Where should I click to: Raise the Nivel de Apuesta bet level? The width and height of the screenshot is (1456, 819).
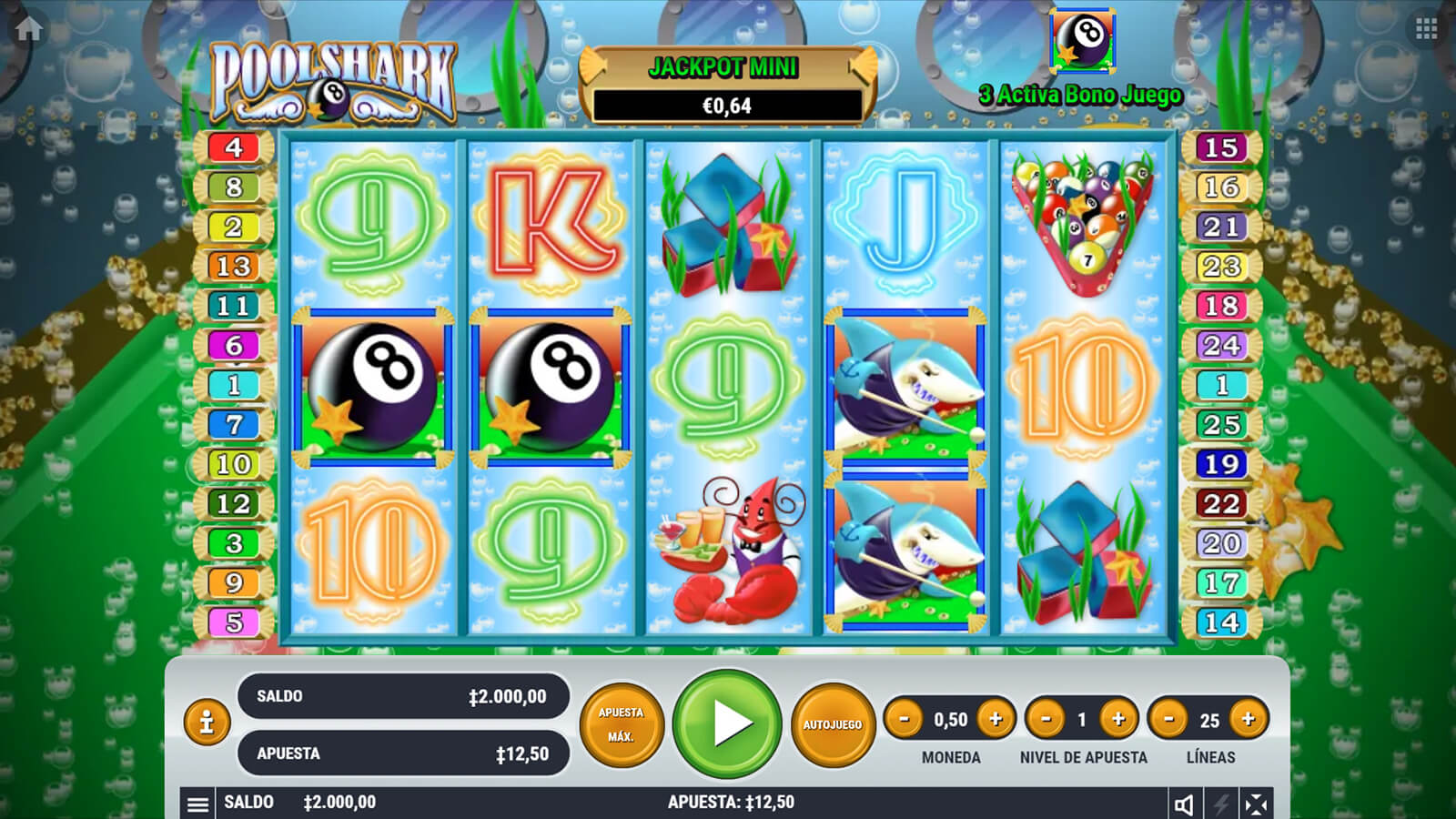1118,719
